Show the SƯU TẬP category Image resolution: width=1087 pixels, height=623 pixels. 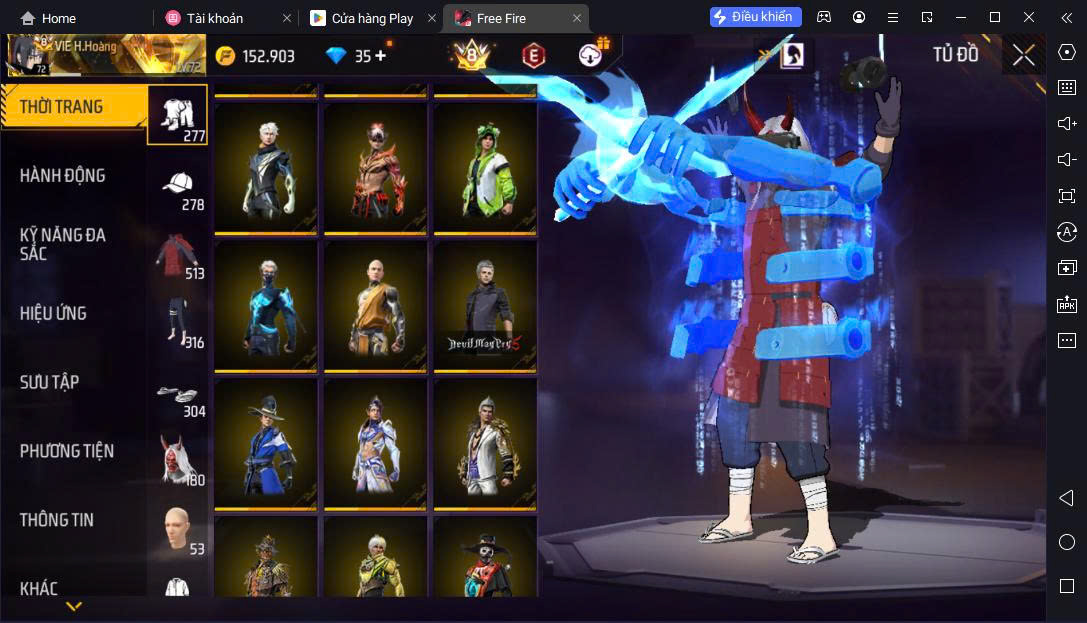click(50, 382)
